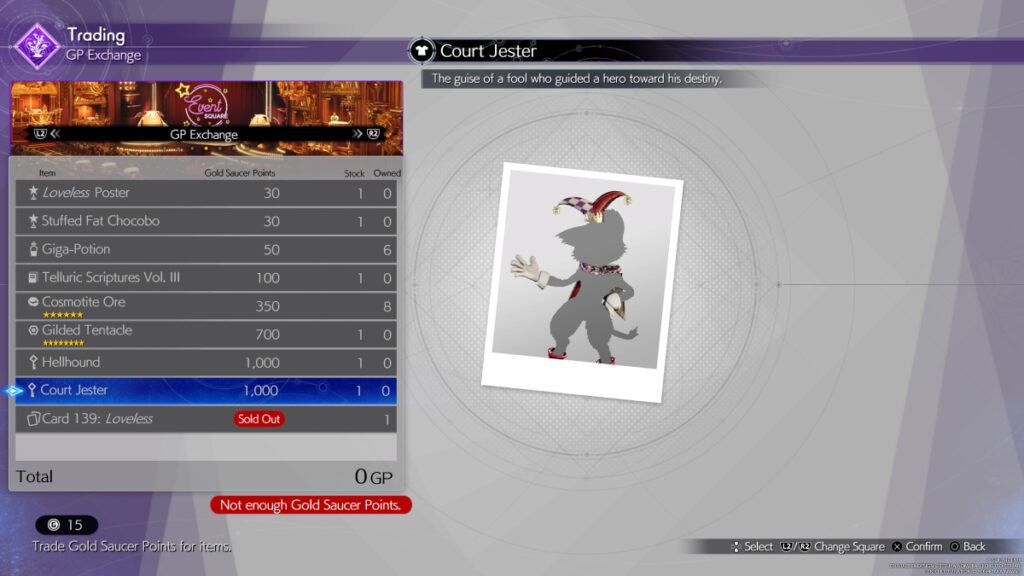Click the Court Jester outfit preview photo
The height and width of the screenshot is (576, 1024).
581,282
